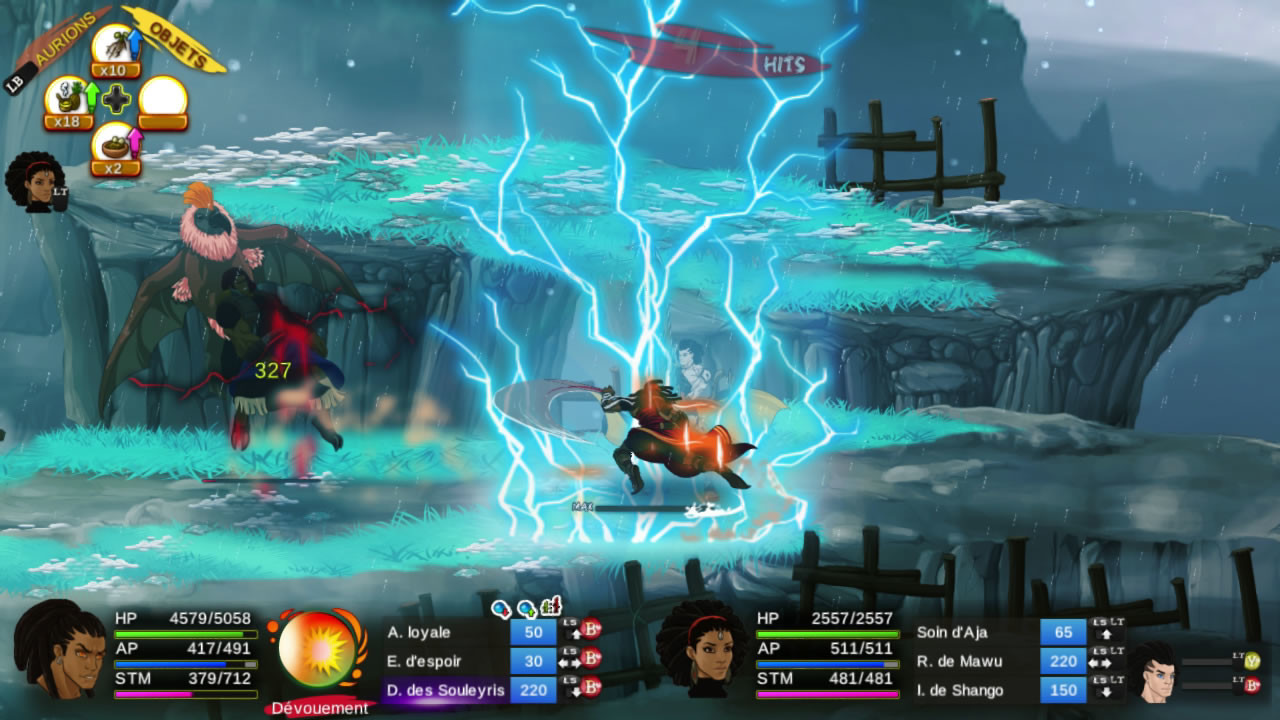Screen dimensions: 1280x720
Task: Click the green-arrow droplet buff icon
Action: click(x=526, y=608)
